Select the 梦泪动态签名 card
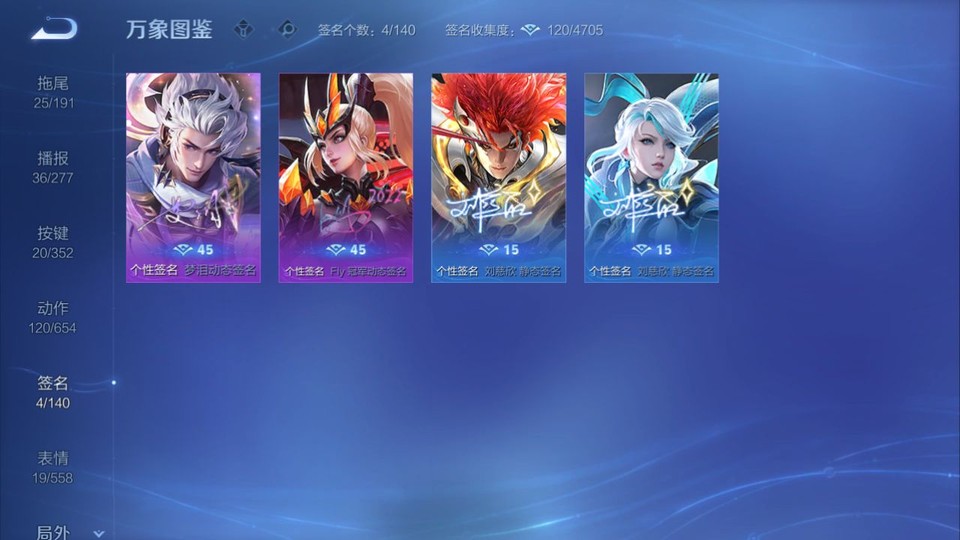 (193, 177)
